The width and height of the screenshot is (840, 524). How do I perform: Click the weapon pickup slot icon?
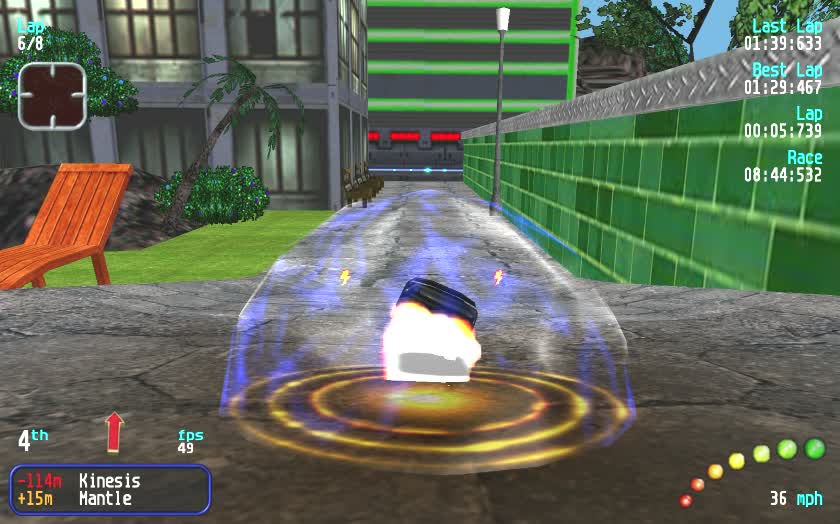pyautogui.click(x=52, y=95)
